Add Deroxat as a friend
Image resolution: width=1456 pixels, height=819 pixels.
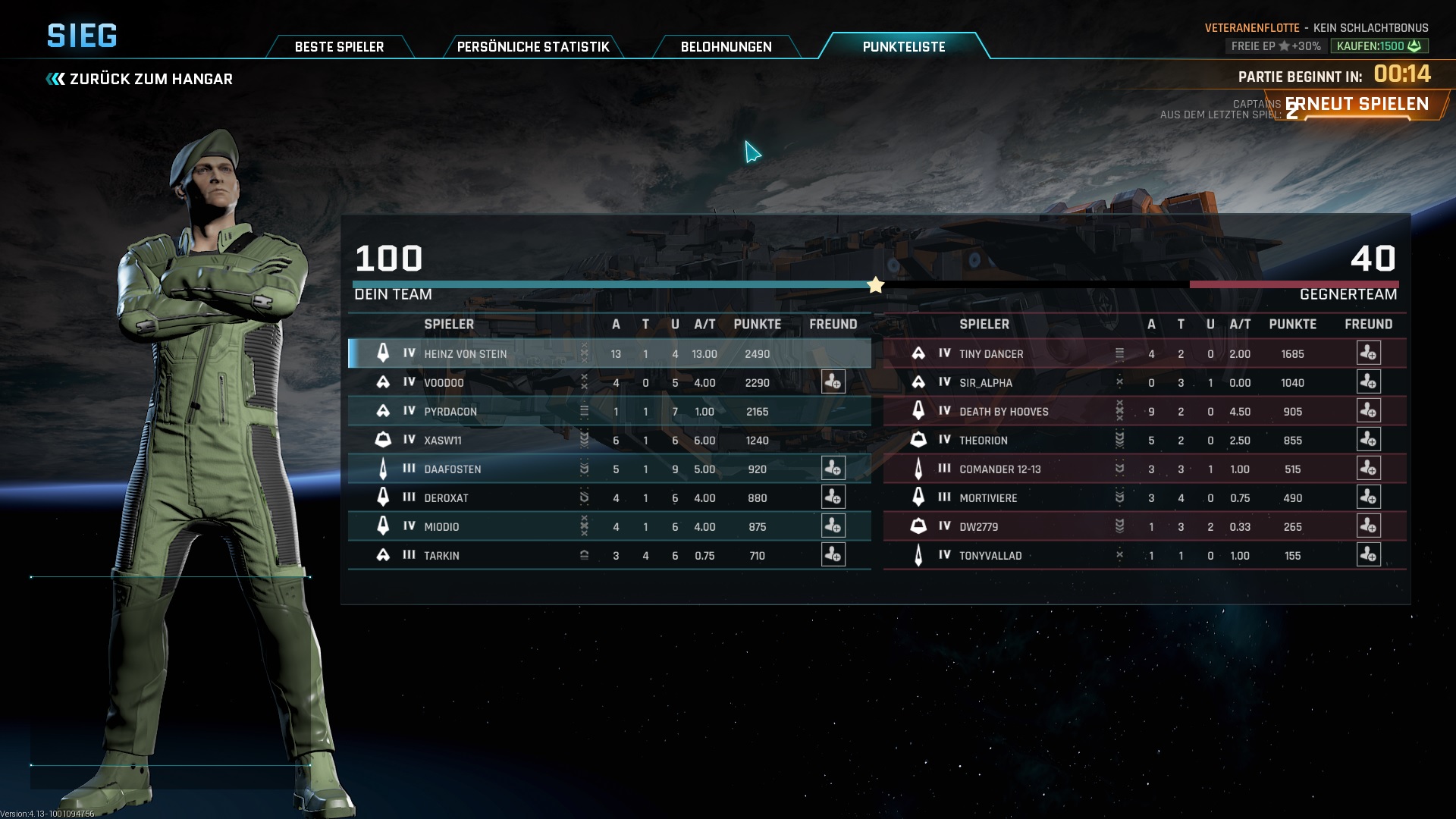coord(833,497)
